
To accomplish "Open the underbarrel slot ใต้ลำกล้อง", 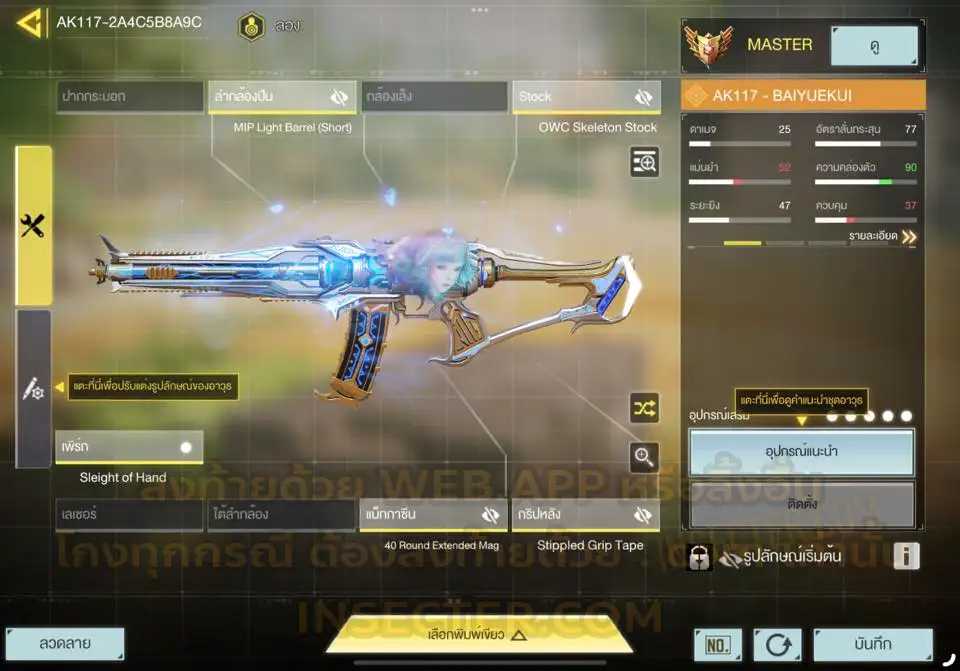I will 281,515.
